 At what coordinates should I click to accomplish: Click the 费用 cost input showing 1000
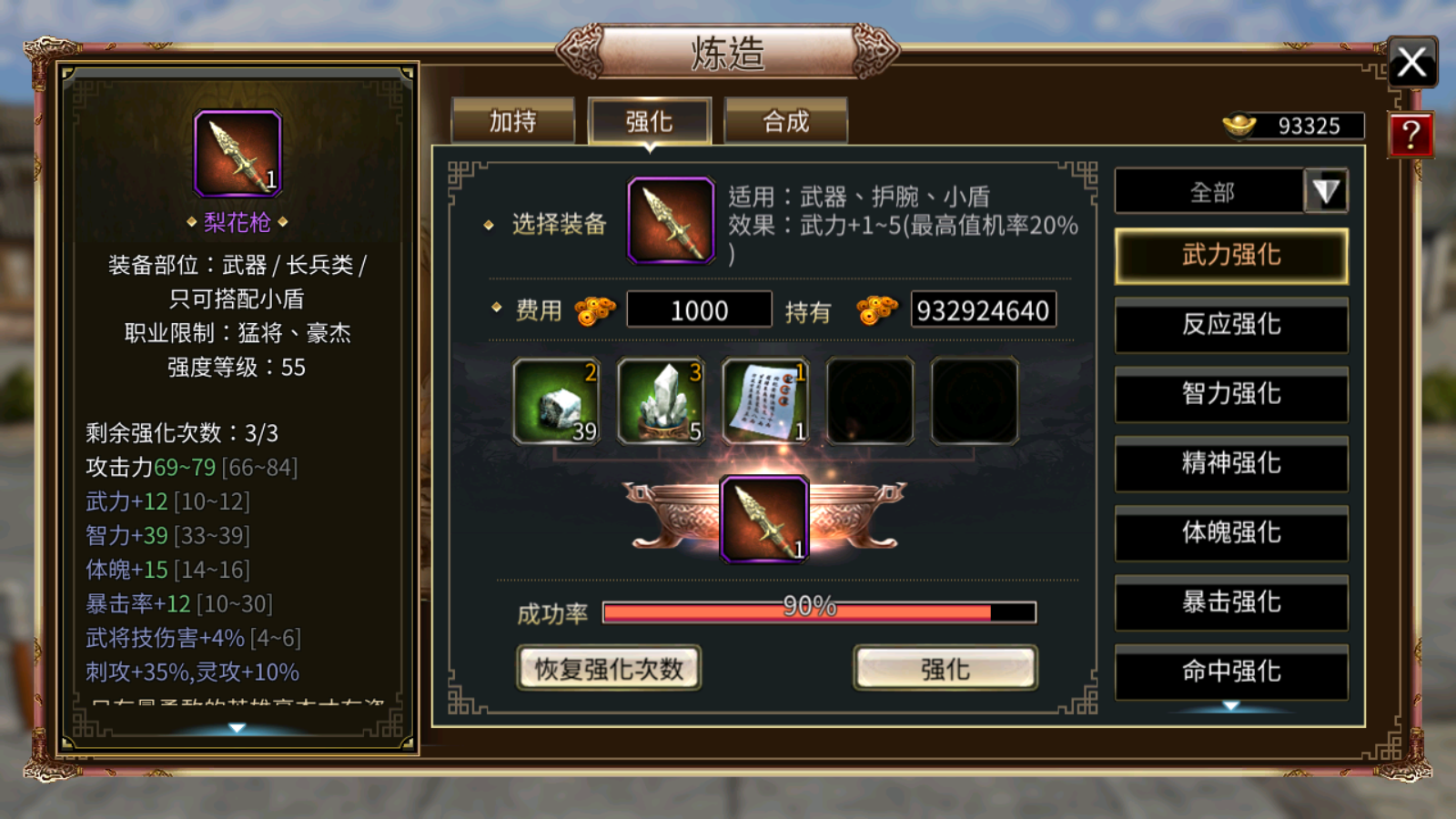coord(699,309)
